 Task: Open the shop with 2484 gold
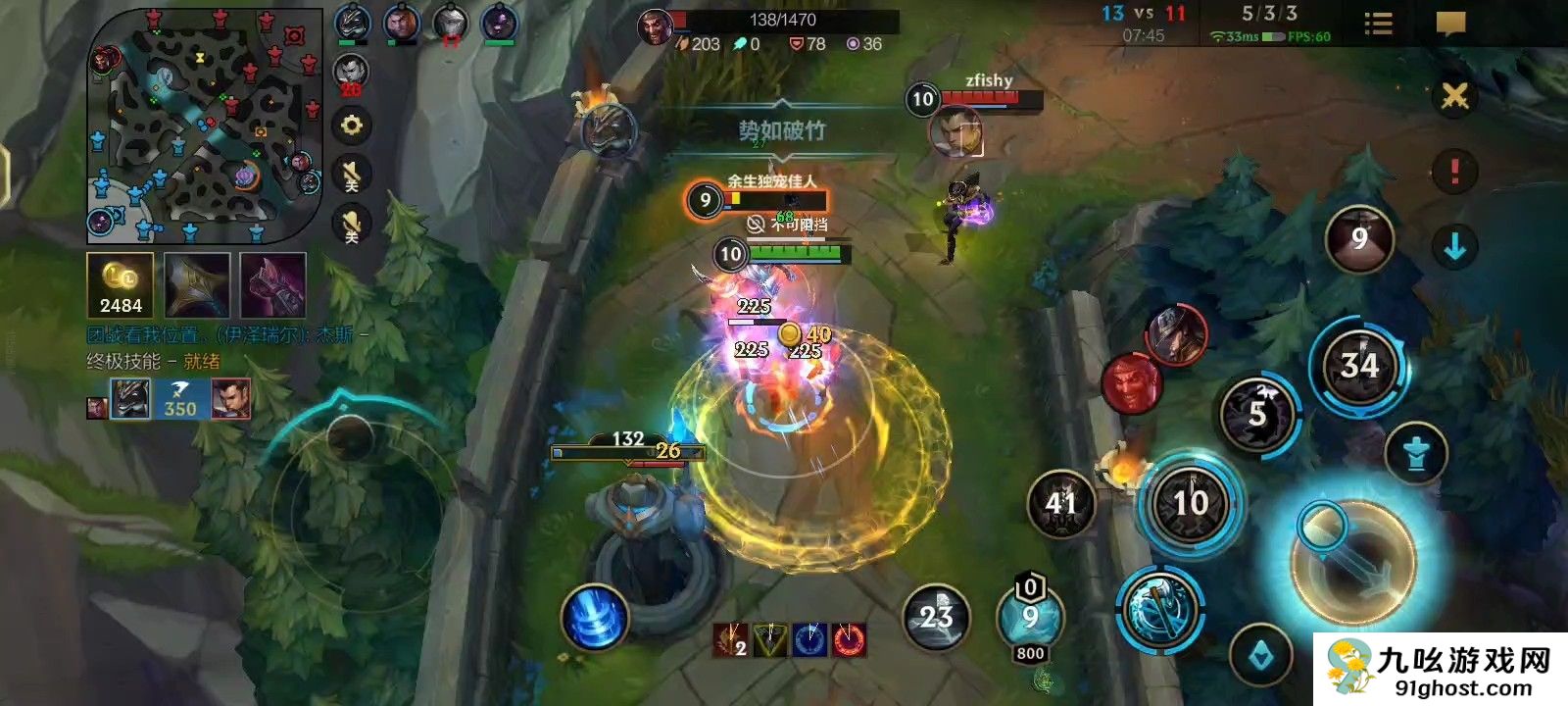coord(121,285)
